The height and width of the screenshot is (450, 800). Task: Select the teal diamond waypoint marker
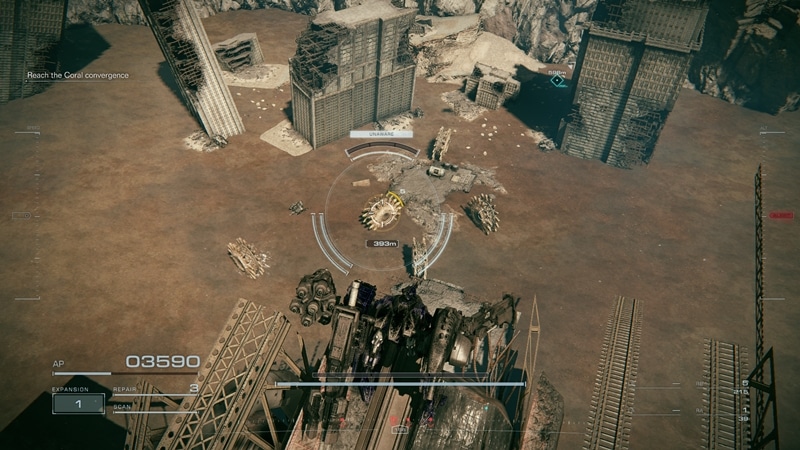558,80
